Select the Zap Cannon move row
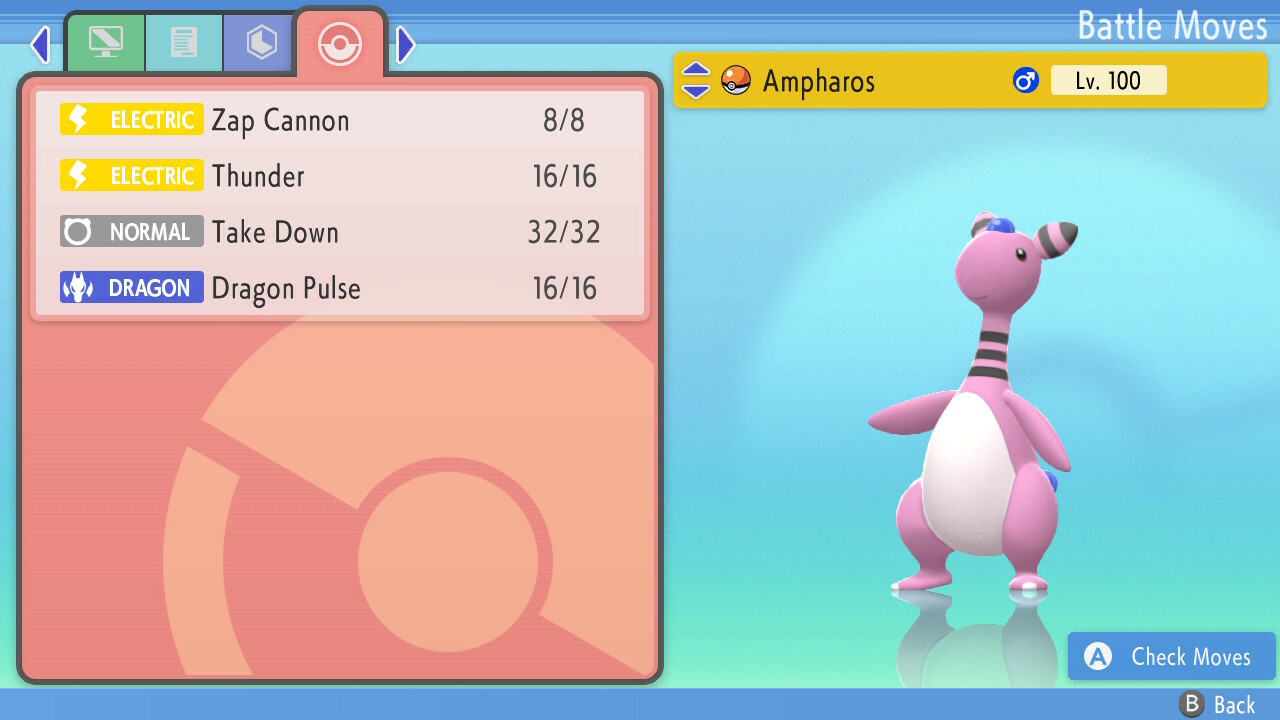 340,121
